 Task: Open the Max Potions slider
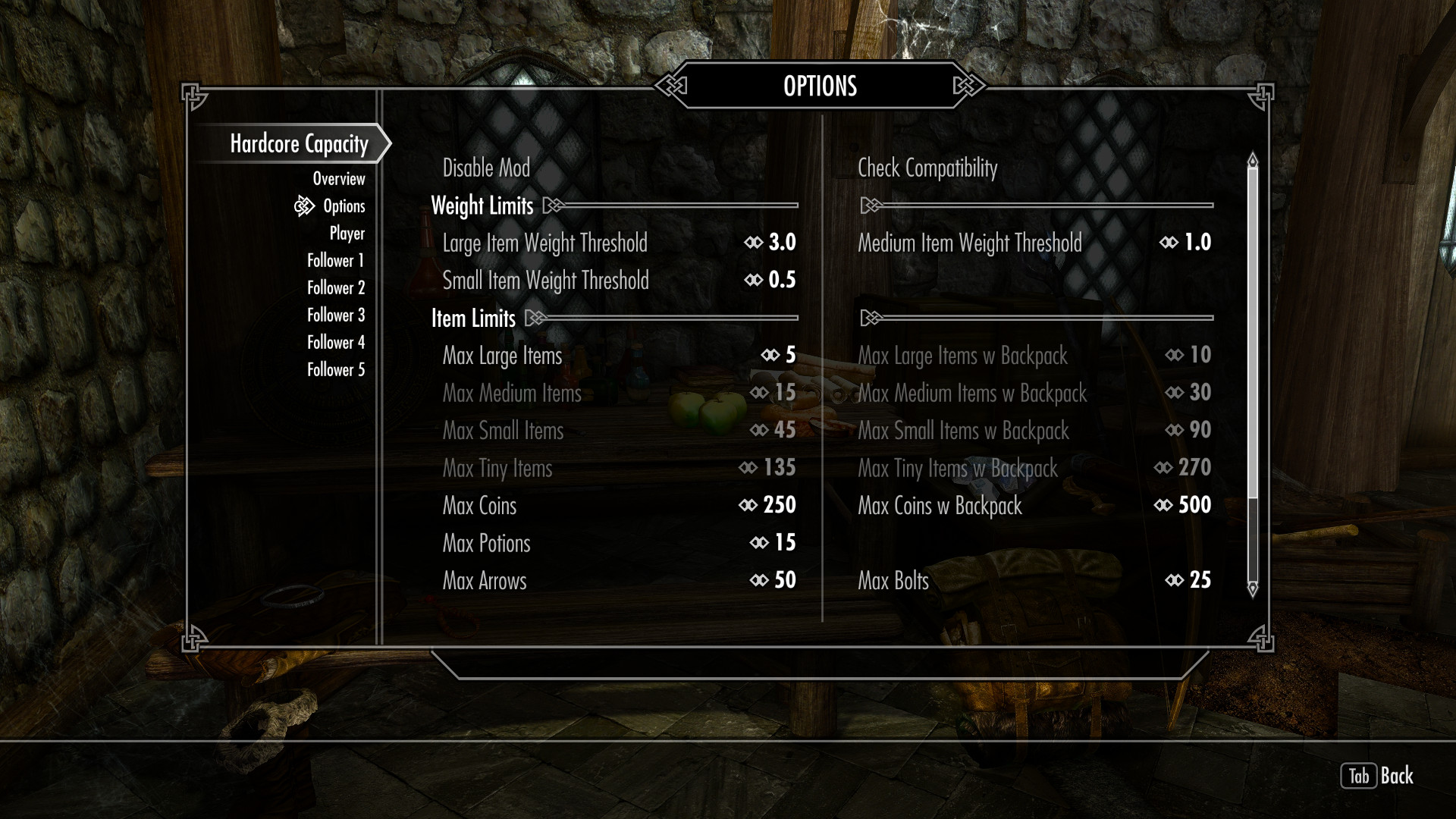pos(619,543)
